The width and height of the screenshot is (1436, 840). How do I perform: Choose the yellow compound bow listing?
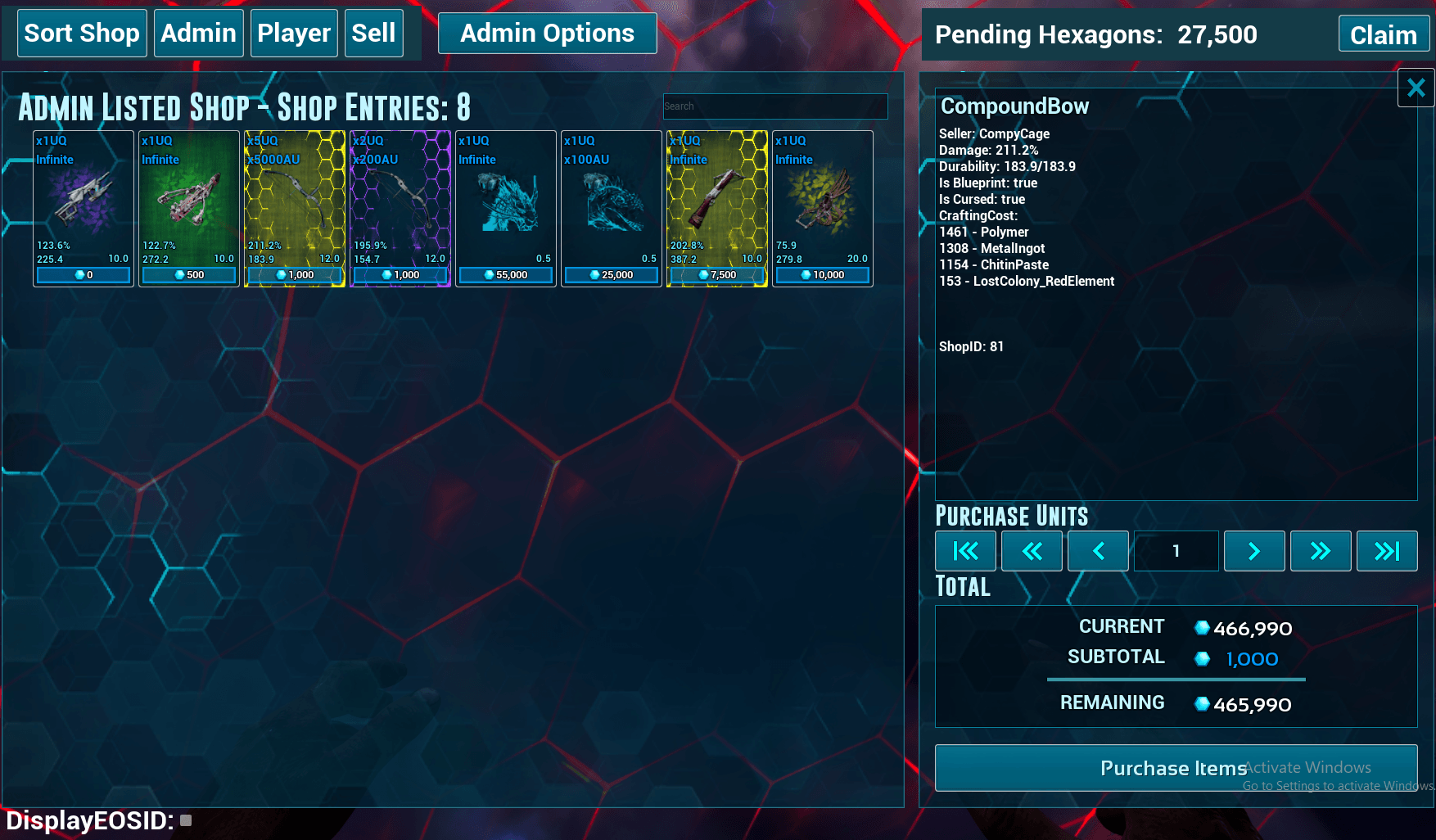(x=294, y=209)
